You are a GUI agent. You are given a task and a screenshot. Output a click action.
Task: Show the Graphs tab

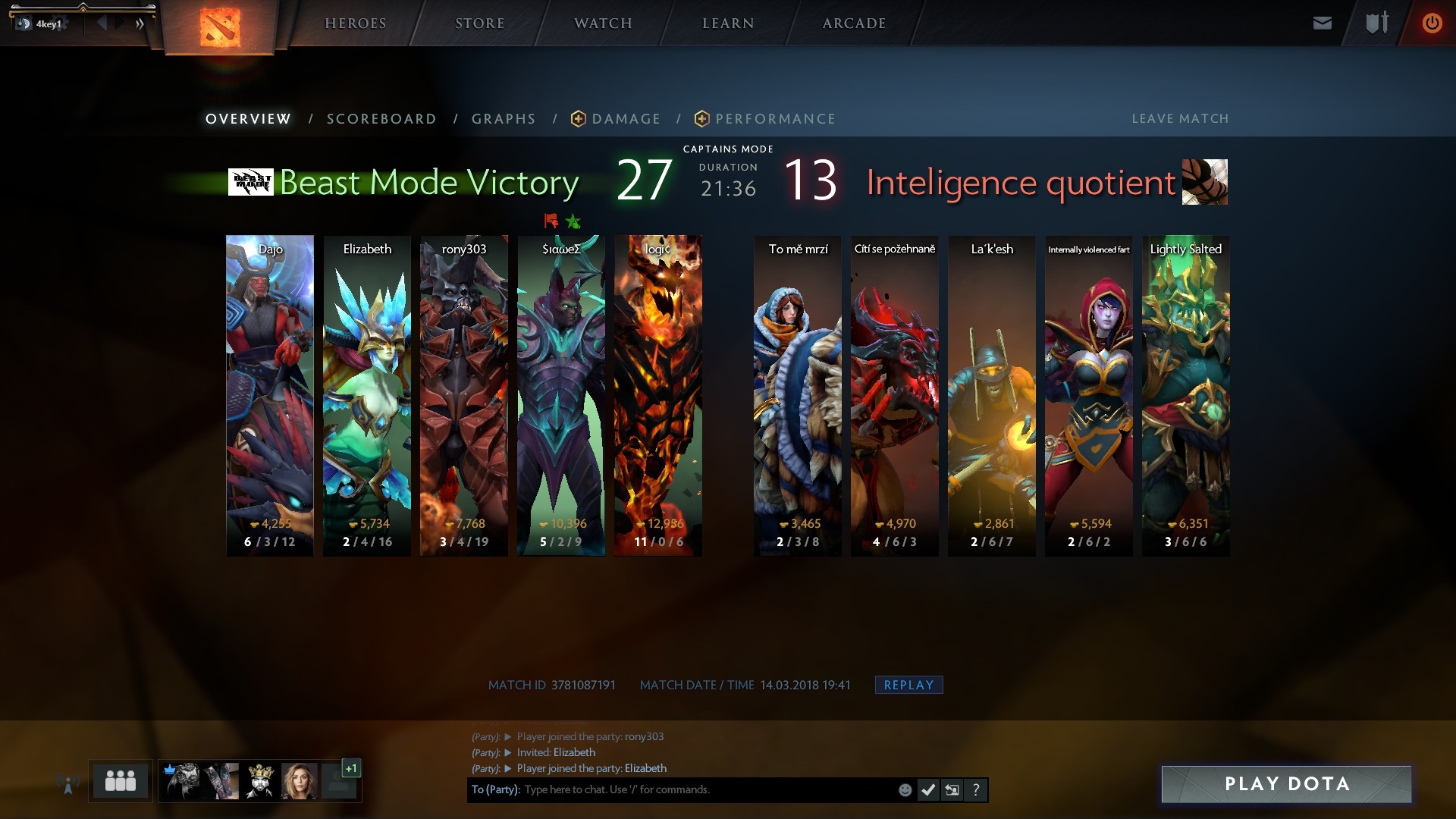(x=504, y=119)
